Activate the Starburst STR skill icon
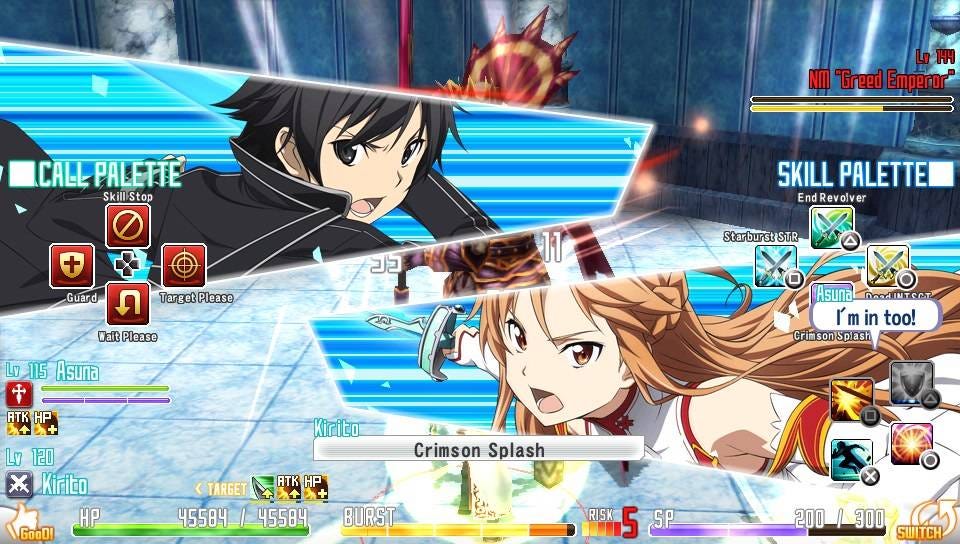Image resolution: width=960 pixels, height=544 pixels. (776, 266)
